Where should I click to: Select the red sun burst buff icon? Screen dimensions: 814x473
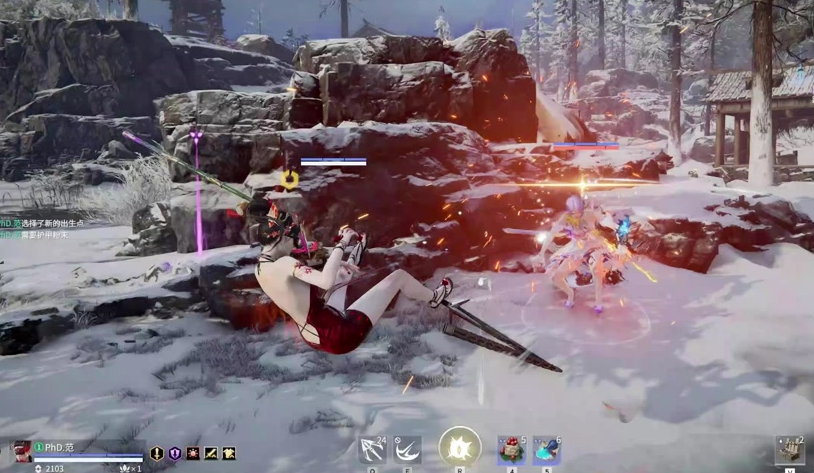click(193, 454)
